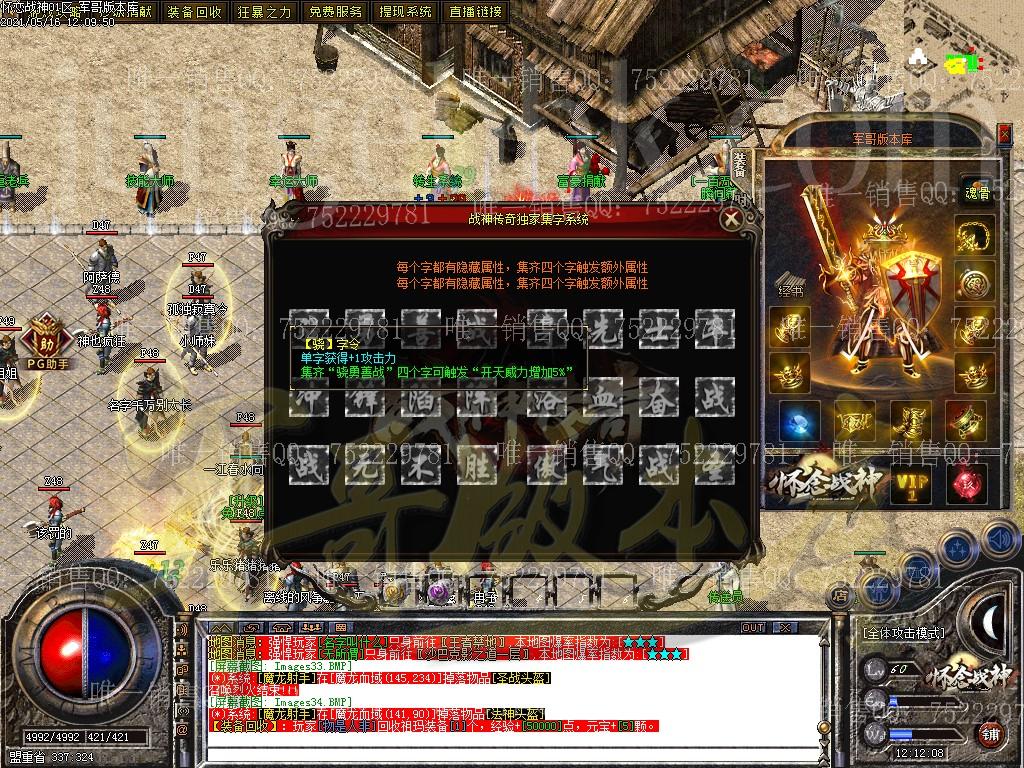Open the 直播链接 livestream link menu
Screen dimensions: 1024x768
point(476,12)
